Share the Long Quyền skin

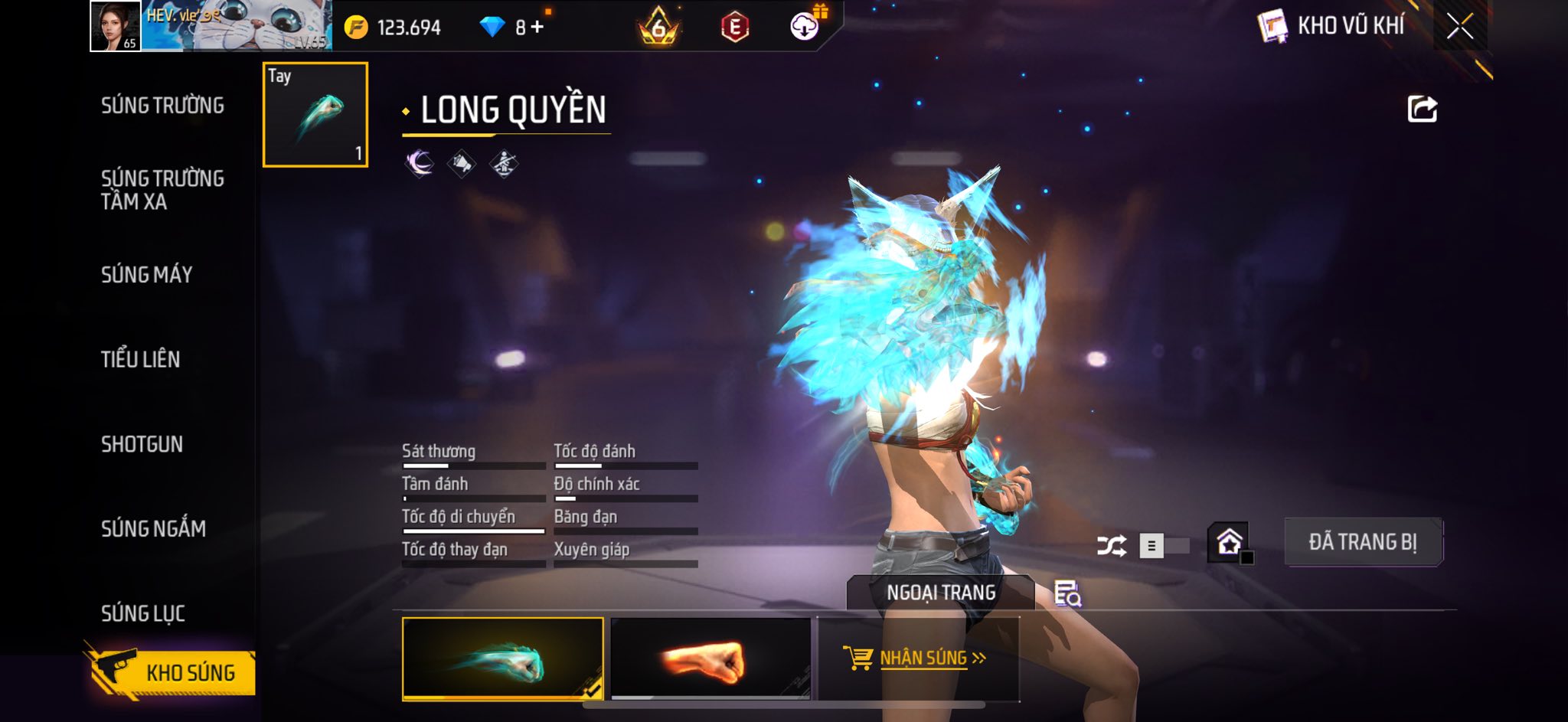coord(1422,109)
